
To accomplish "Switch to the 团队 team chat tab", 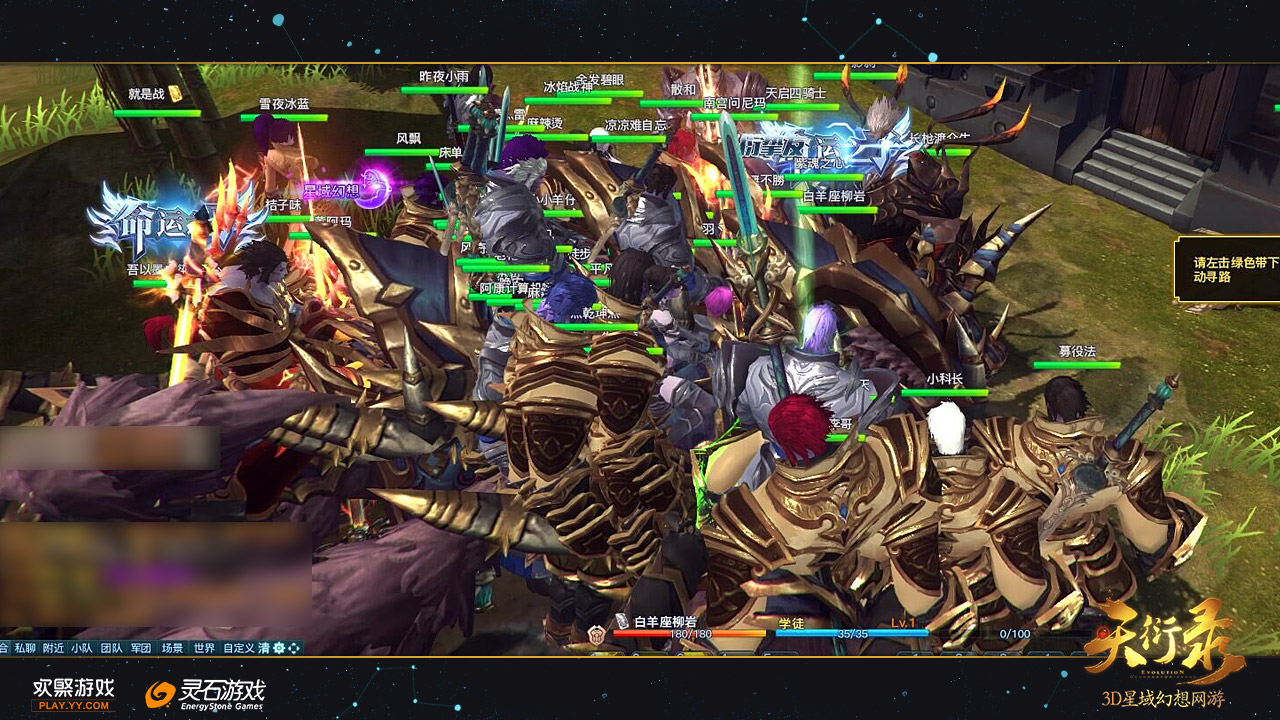I will [x=111, y=648].
